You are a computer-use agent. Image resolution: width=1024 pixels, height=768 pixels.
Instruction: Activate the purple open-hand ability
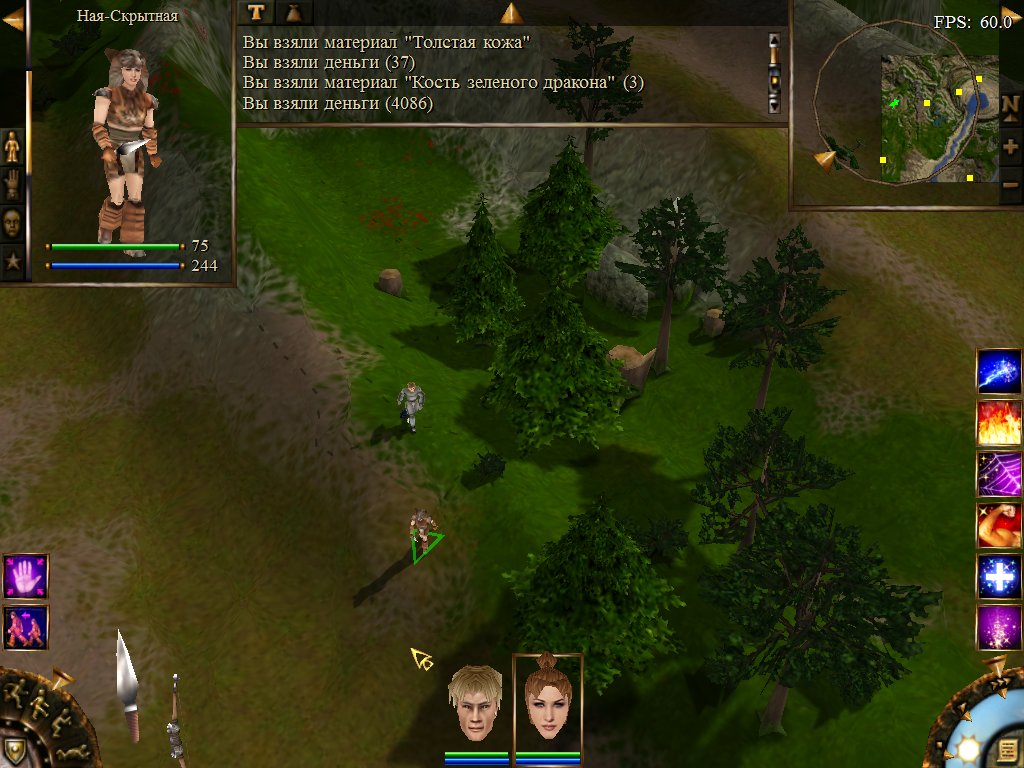coord(24,576)
